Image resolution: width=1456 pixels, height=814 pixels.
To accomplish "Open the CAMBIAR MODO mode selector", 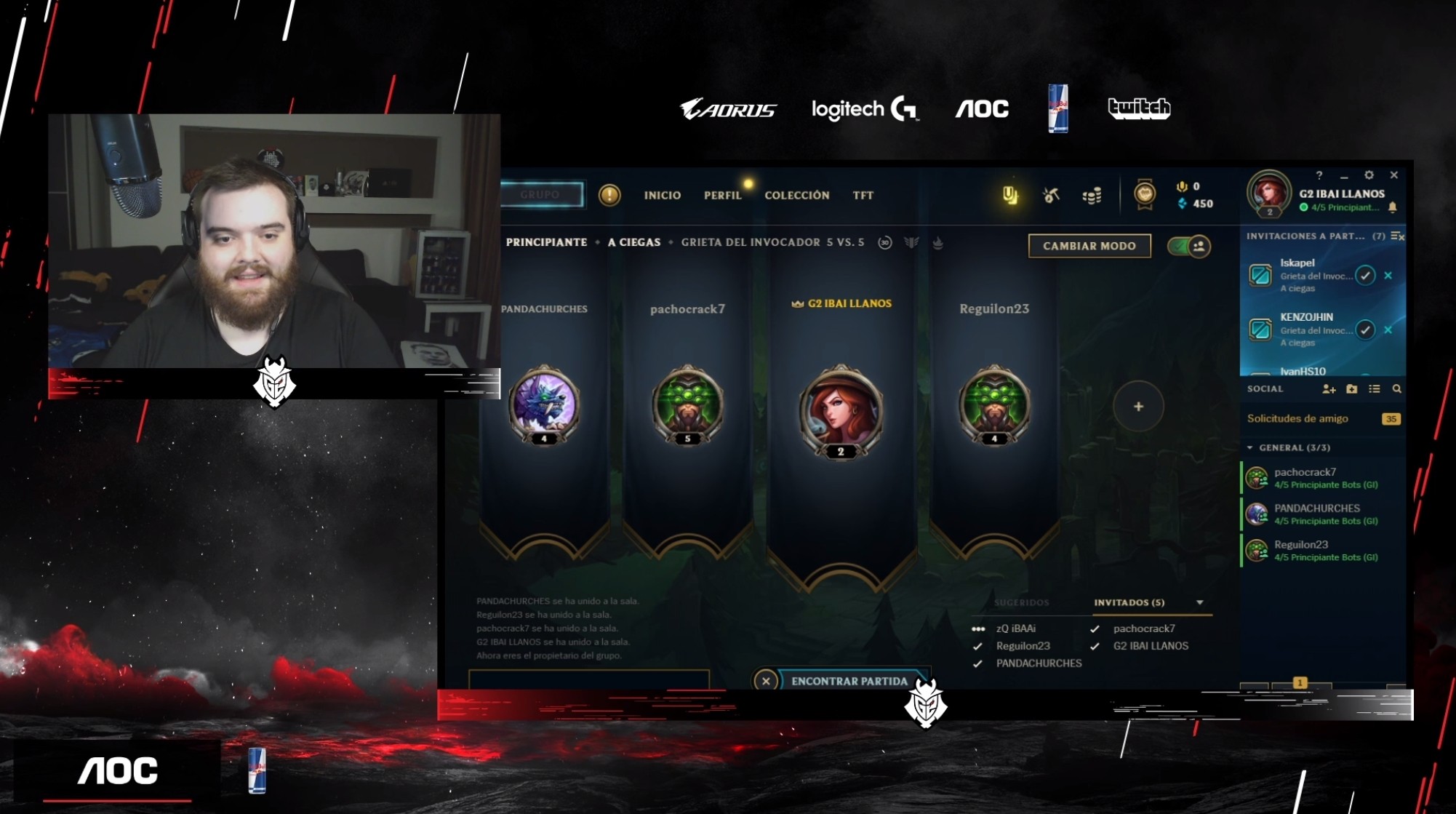I will pos(1089,246).
